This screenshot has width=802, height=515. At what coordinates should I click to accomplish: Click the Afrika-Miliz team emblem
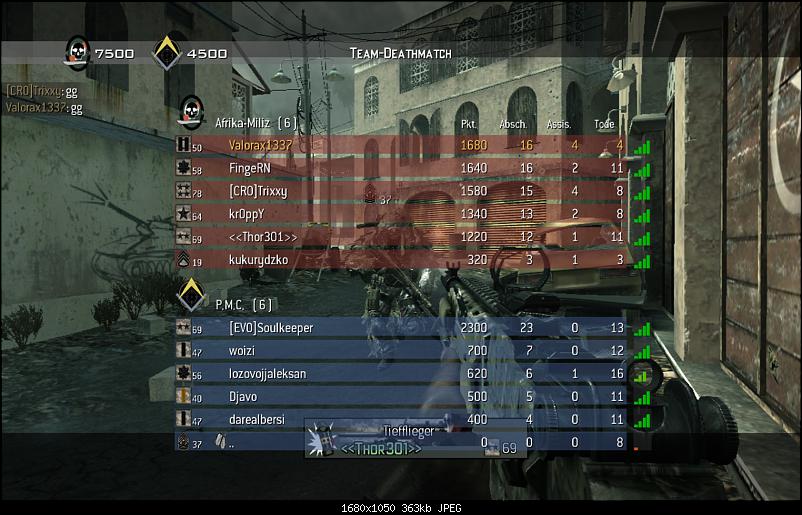coord(191,112)
